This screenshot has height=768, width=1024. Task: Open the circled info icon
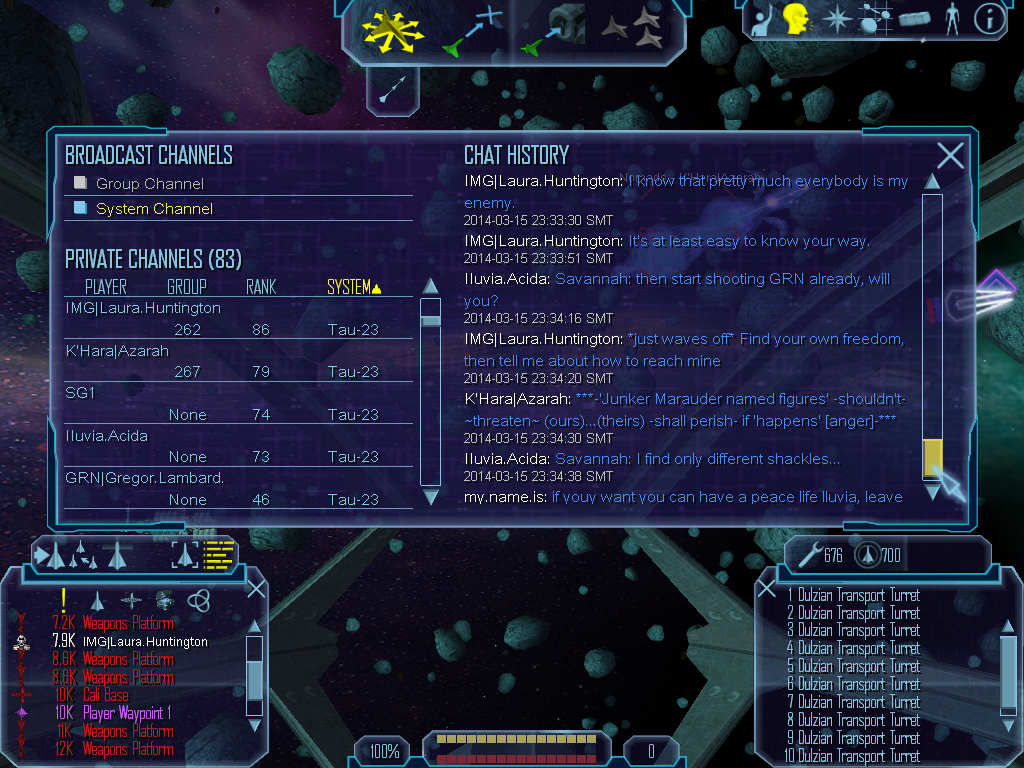click(x=988, y=19)
